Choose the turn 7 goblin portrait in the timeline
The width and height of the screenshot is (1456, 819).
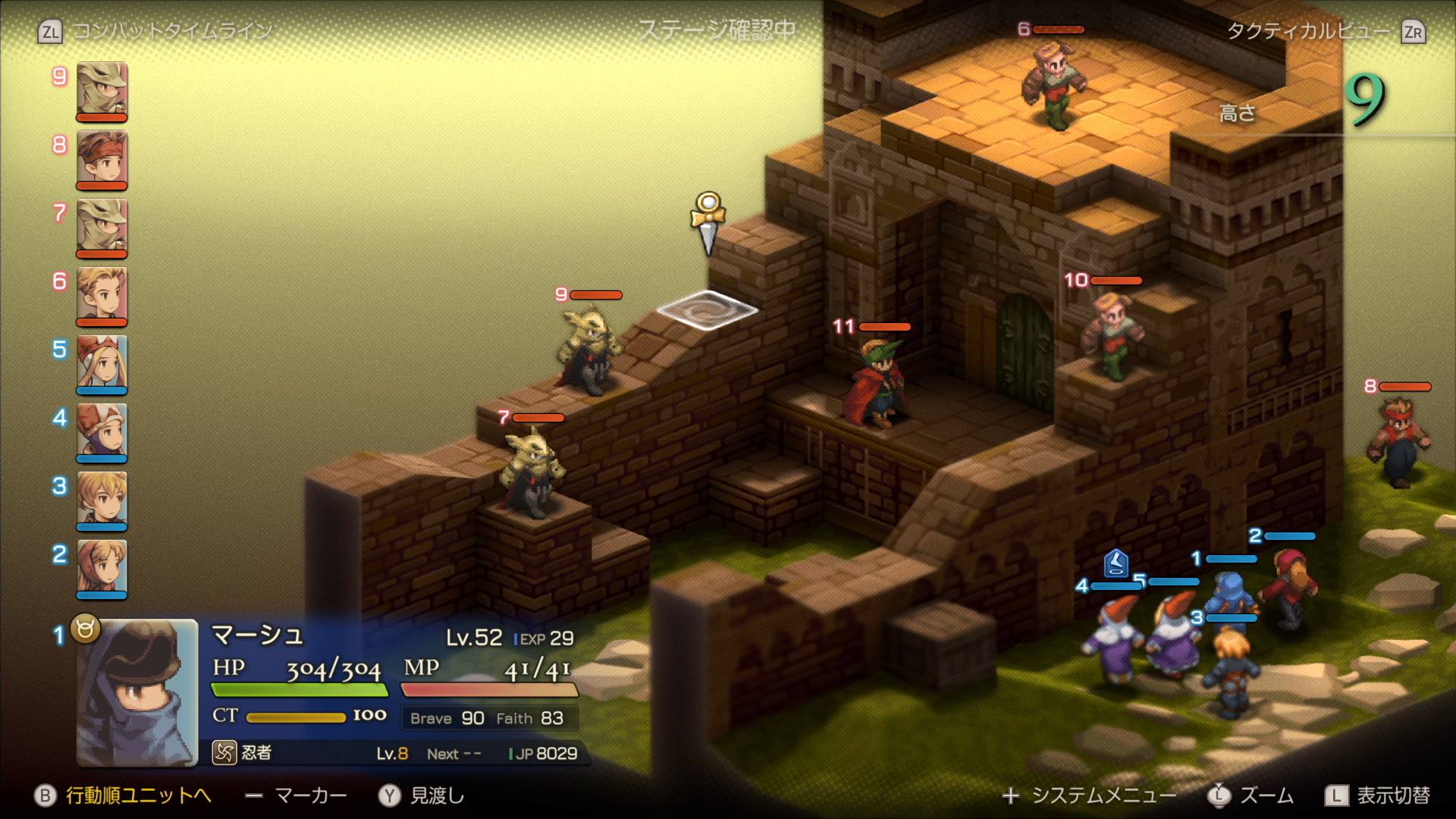(x=102, y=227)
